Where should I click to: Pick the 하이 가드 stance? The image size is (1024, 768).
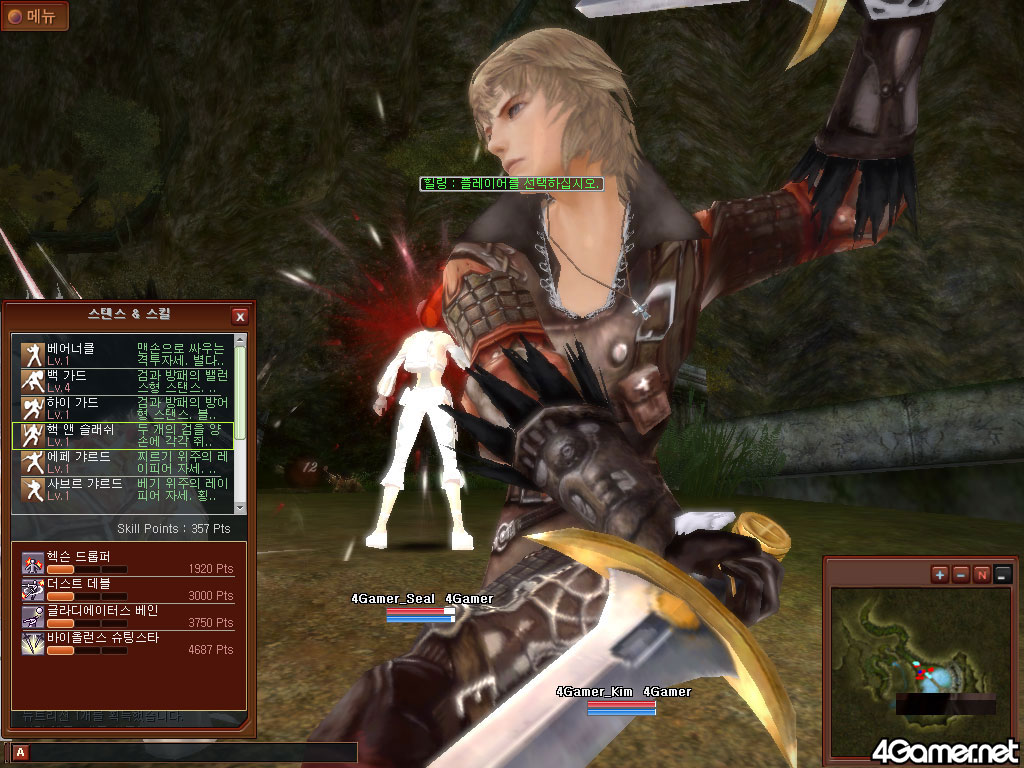point(123,407)
